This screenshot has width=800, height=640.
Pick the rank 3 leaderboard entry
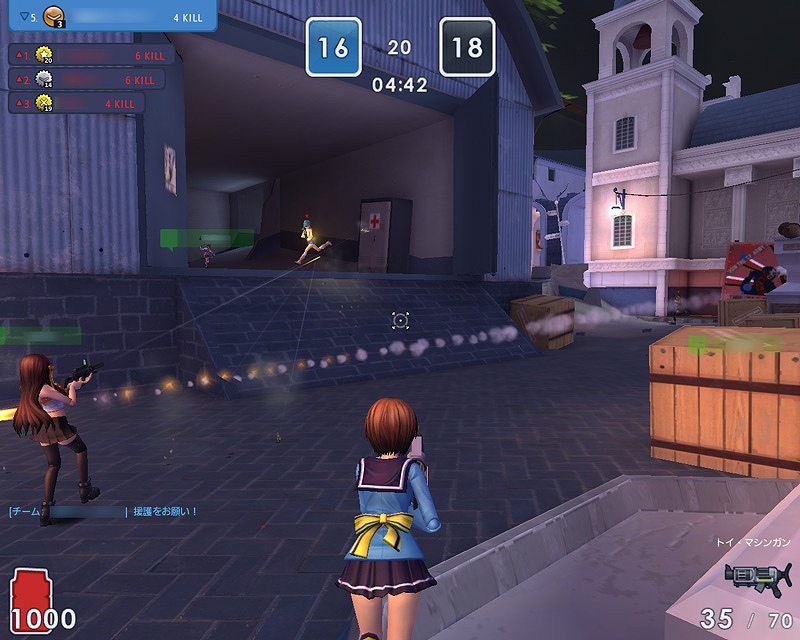pyautogui.click(x=75, y=102)
